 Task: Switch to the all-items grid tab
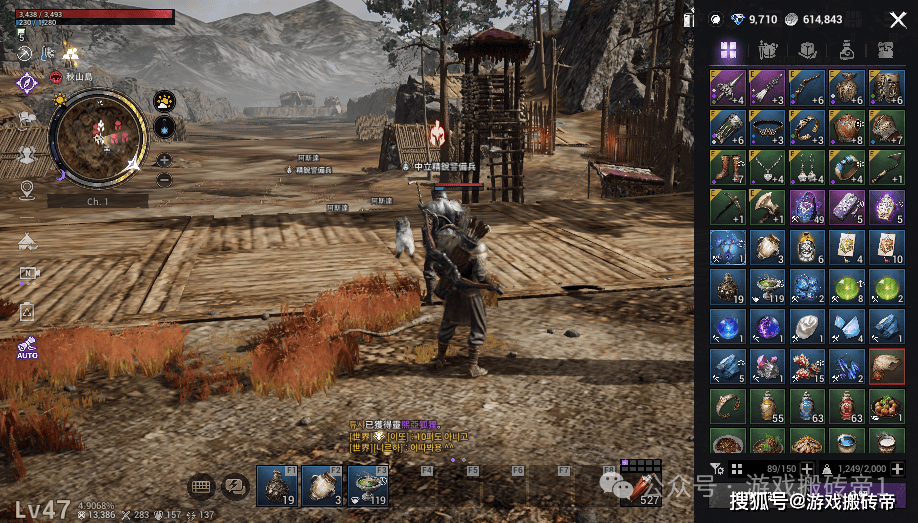click(x=728, y=51)
